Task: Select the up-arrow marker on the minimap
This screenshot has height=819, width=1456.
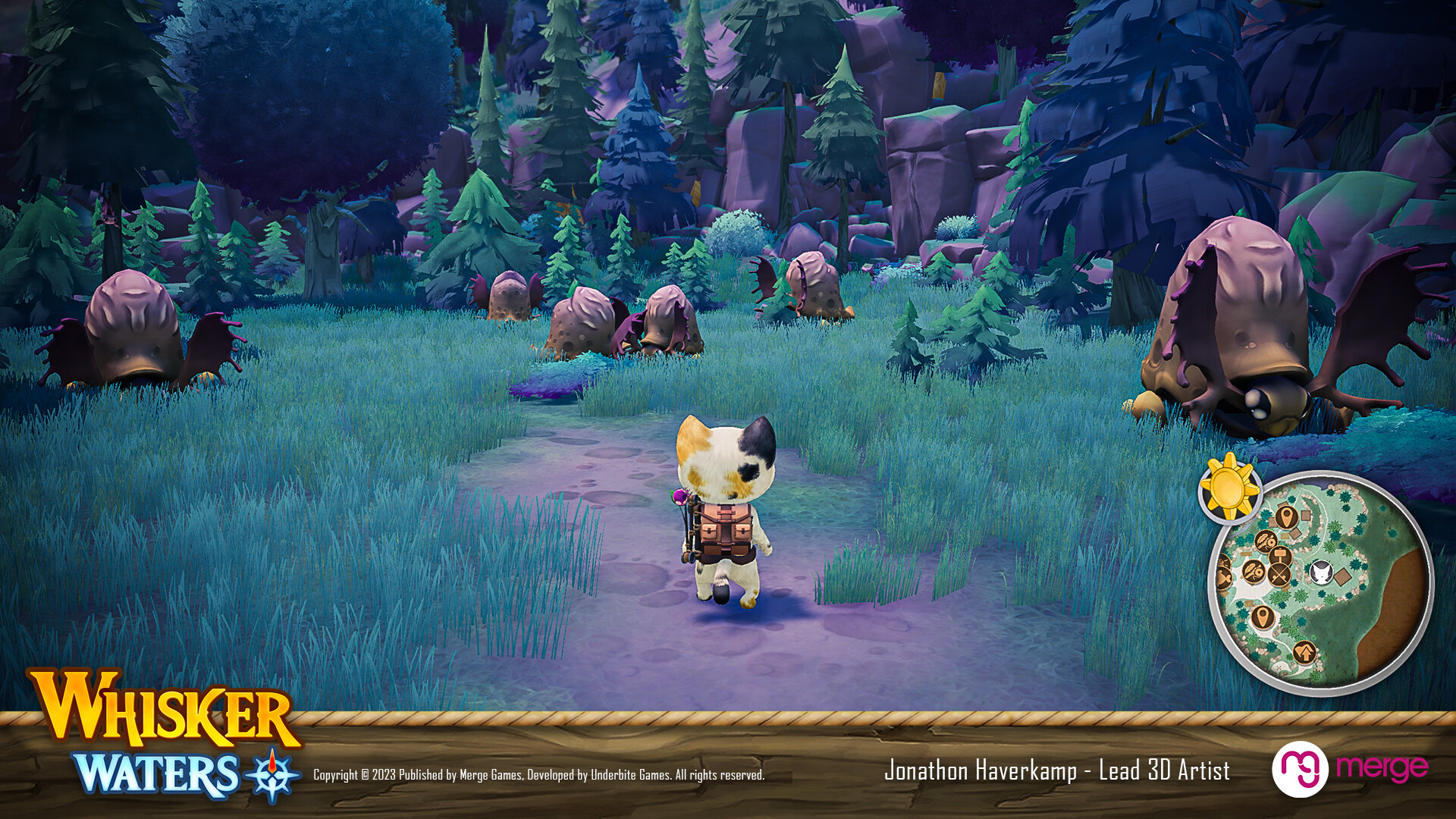Action: point(1304,651)
